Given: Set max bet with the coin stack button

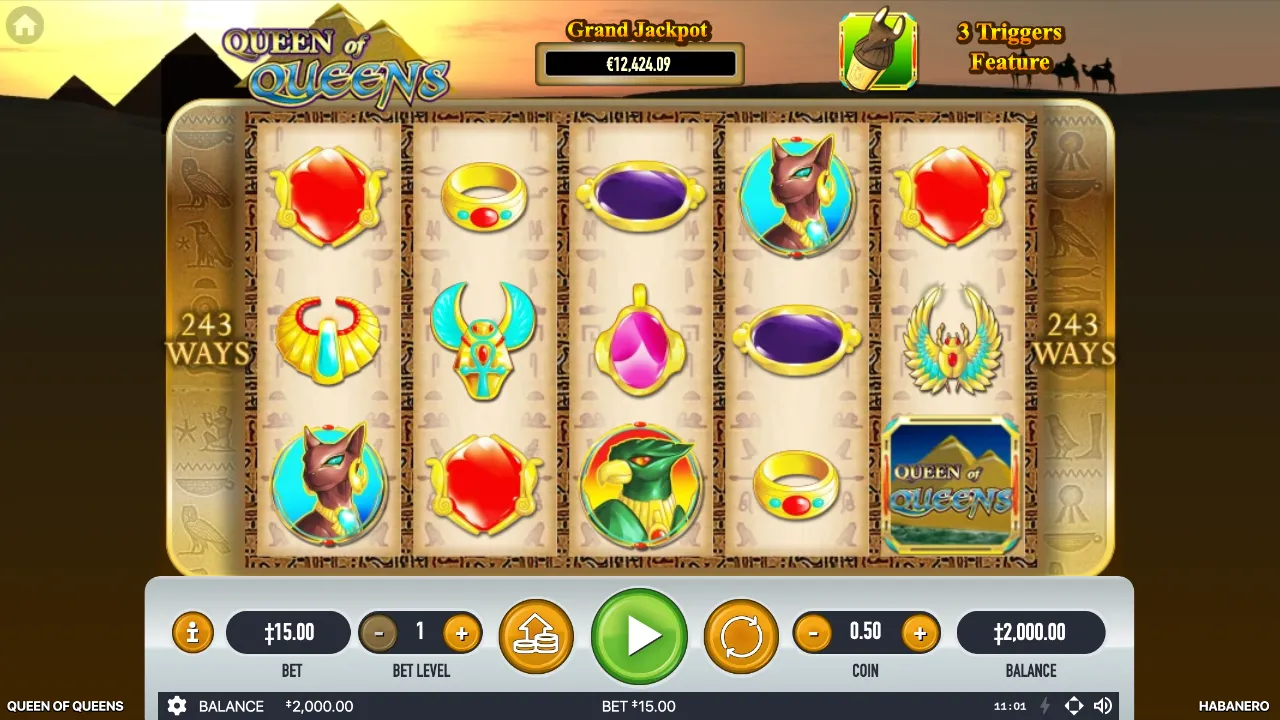Looking at the screenshot, I should [x=536, y=635].
